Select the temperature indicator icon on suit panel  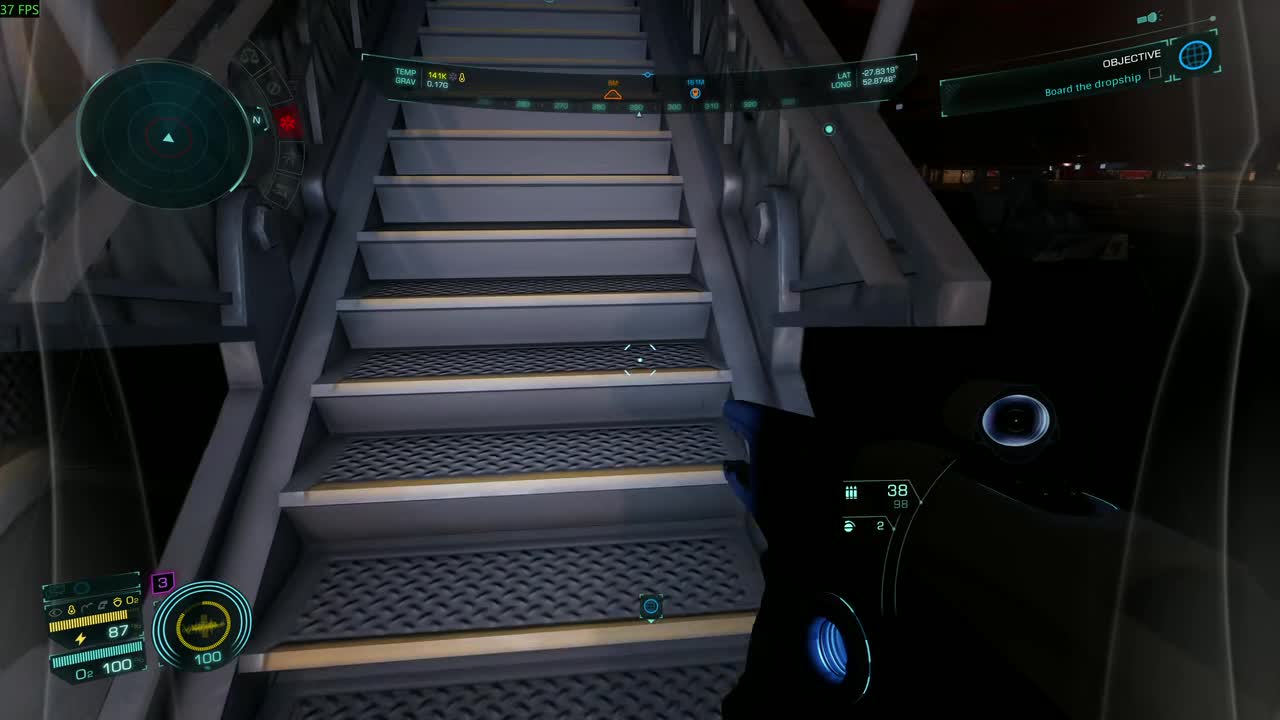(70, 608)
